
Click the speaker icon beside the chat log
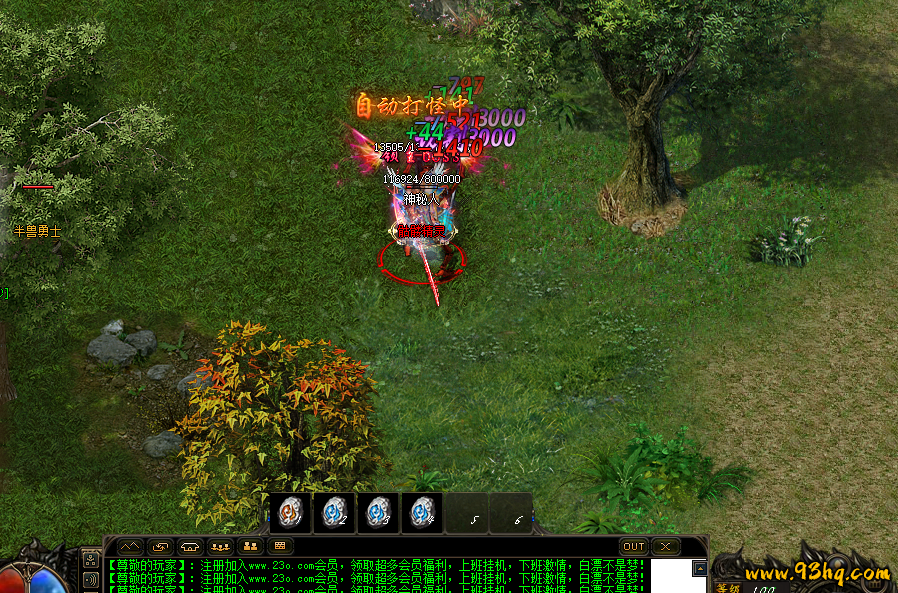click(x=91, y=579)
